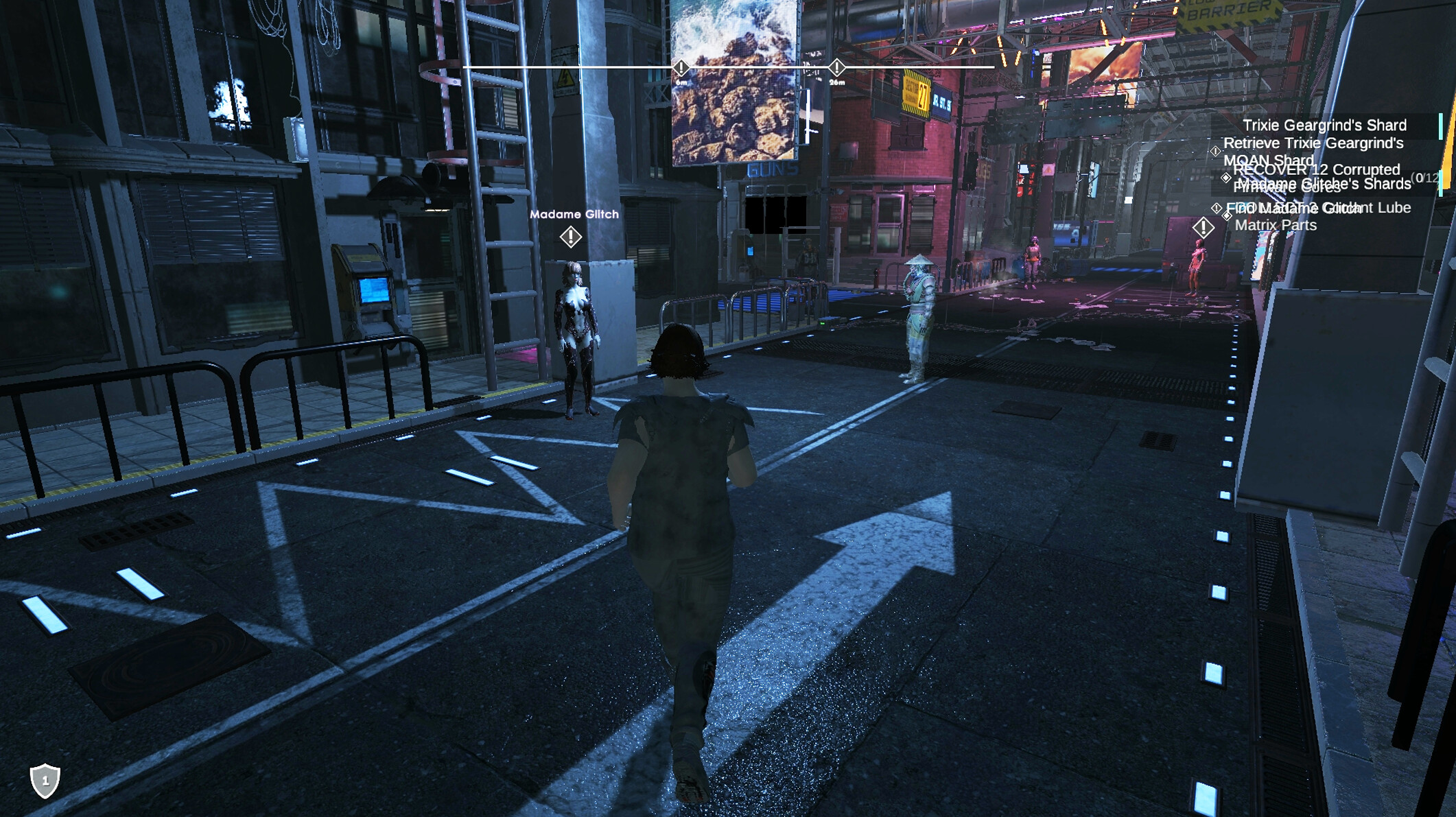Select the Madame Glitch quest marker diamond

571,237
